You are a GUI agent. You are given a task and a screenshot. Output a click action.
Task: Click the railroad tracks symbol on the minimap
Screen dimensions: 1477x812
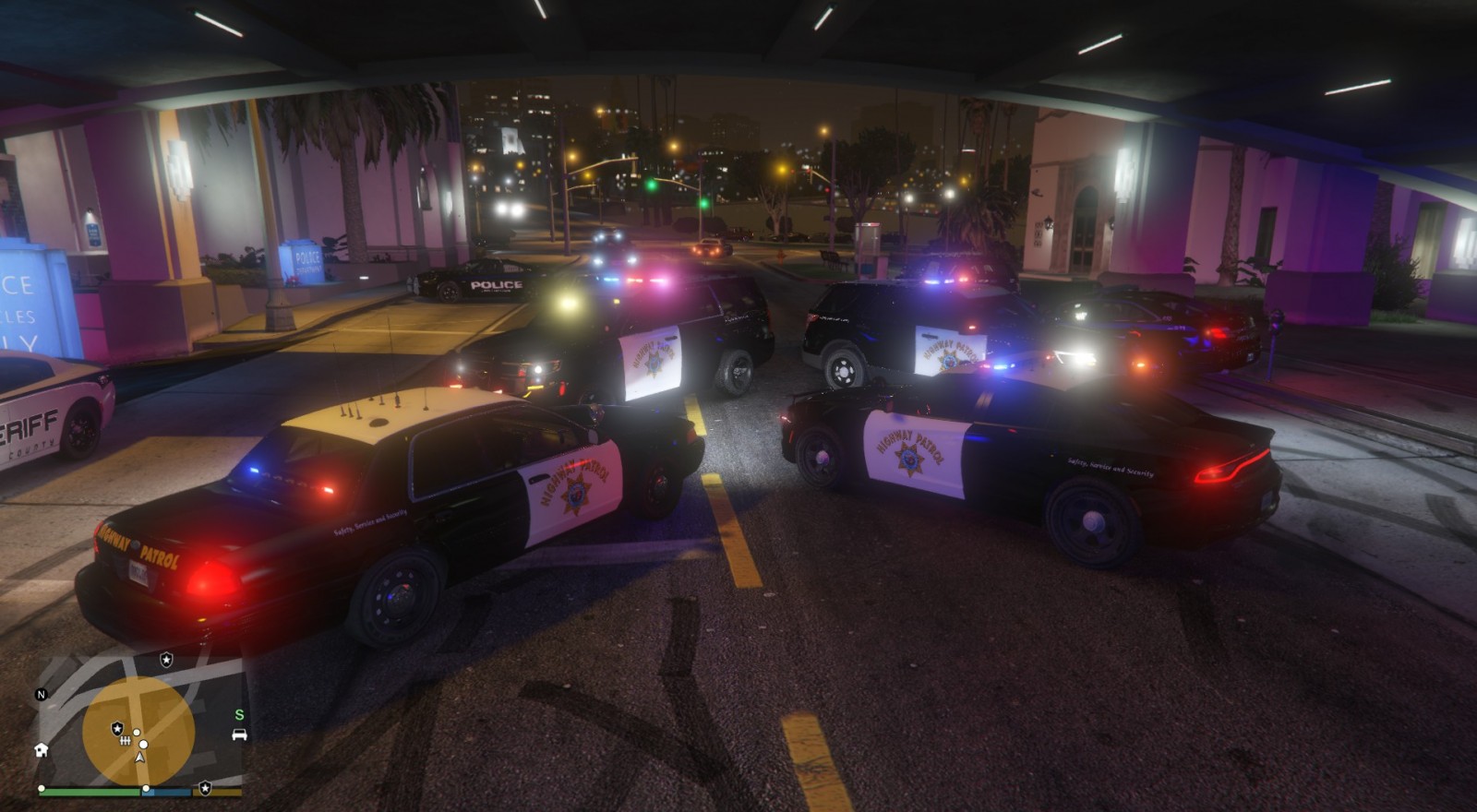(x=125, y=740)
